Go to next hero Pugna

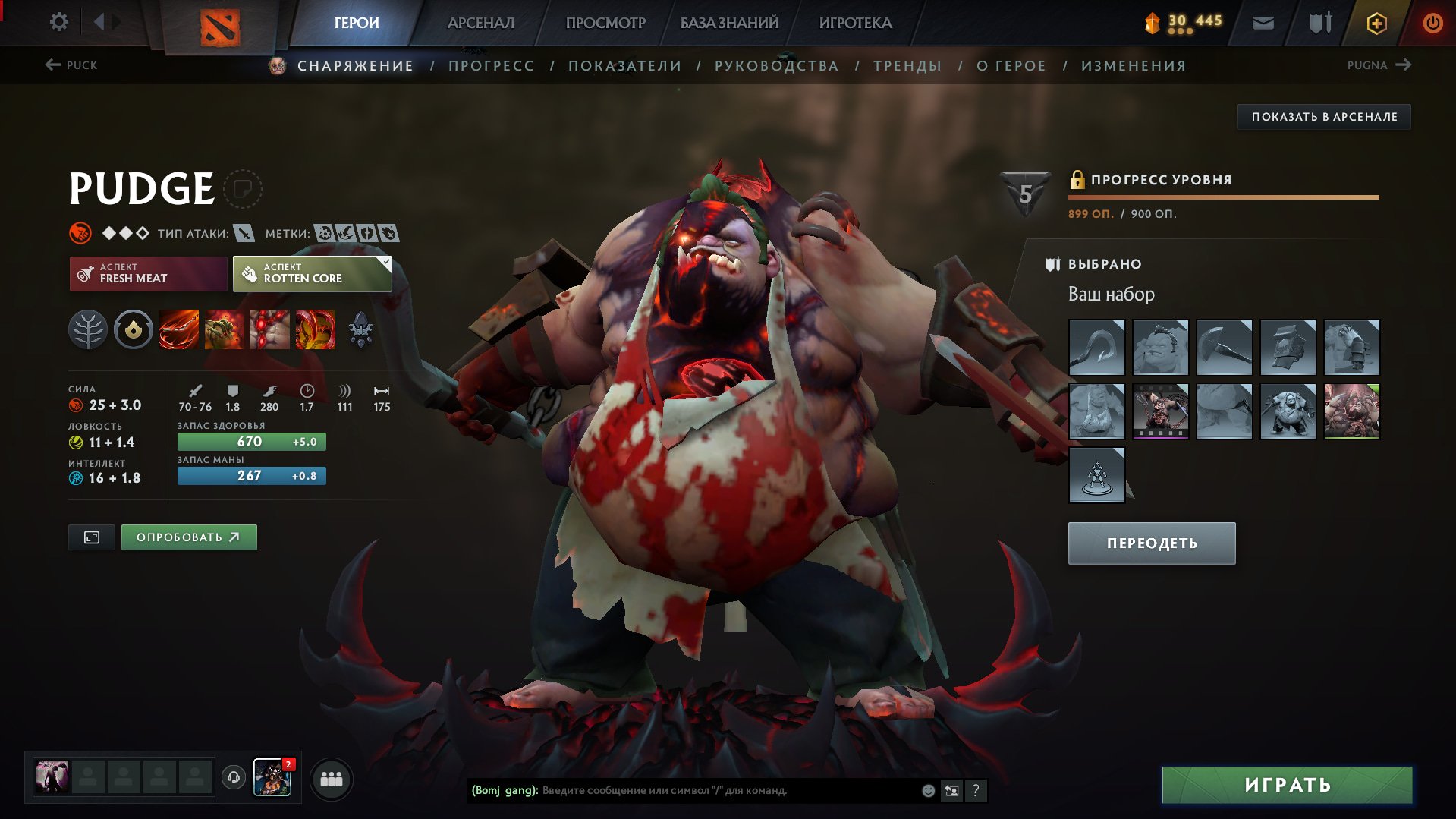click(1379, 65)
